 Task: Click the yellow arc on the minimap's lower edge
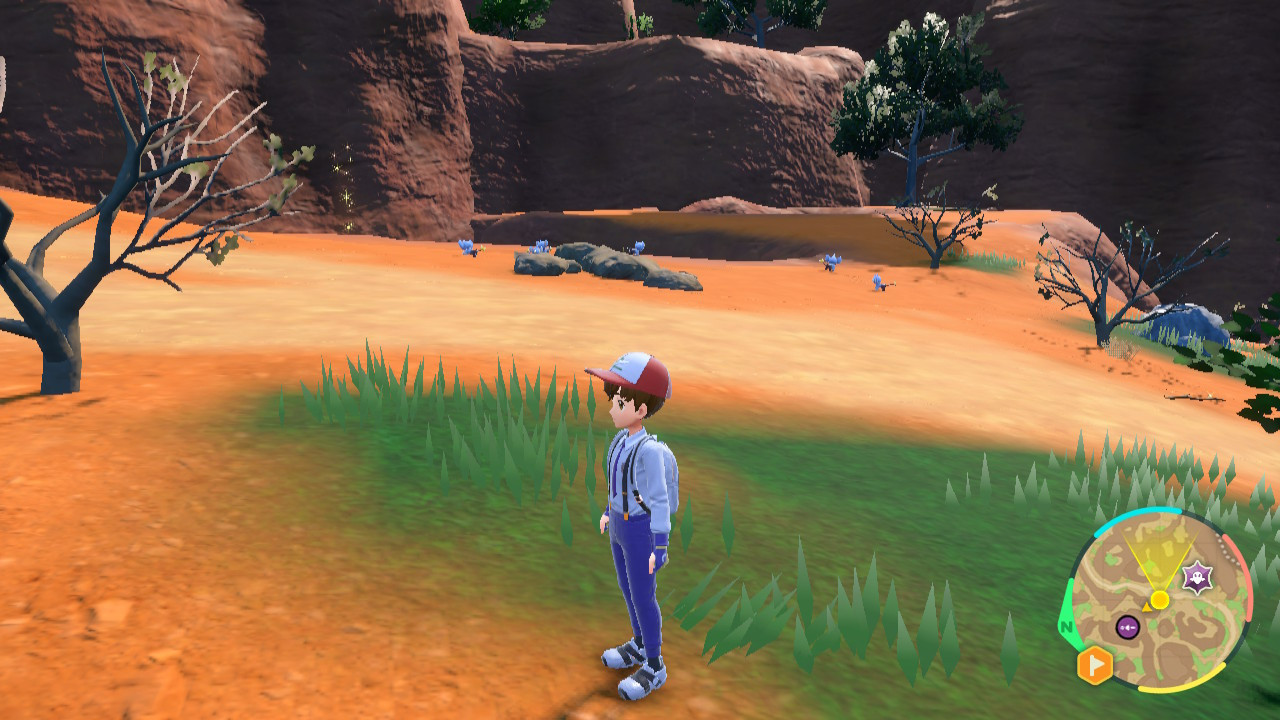(1181, 688)
